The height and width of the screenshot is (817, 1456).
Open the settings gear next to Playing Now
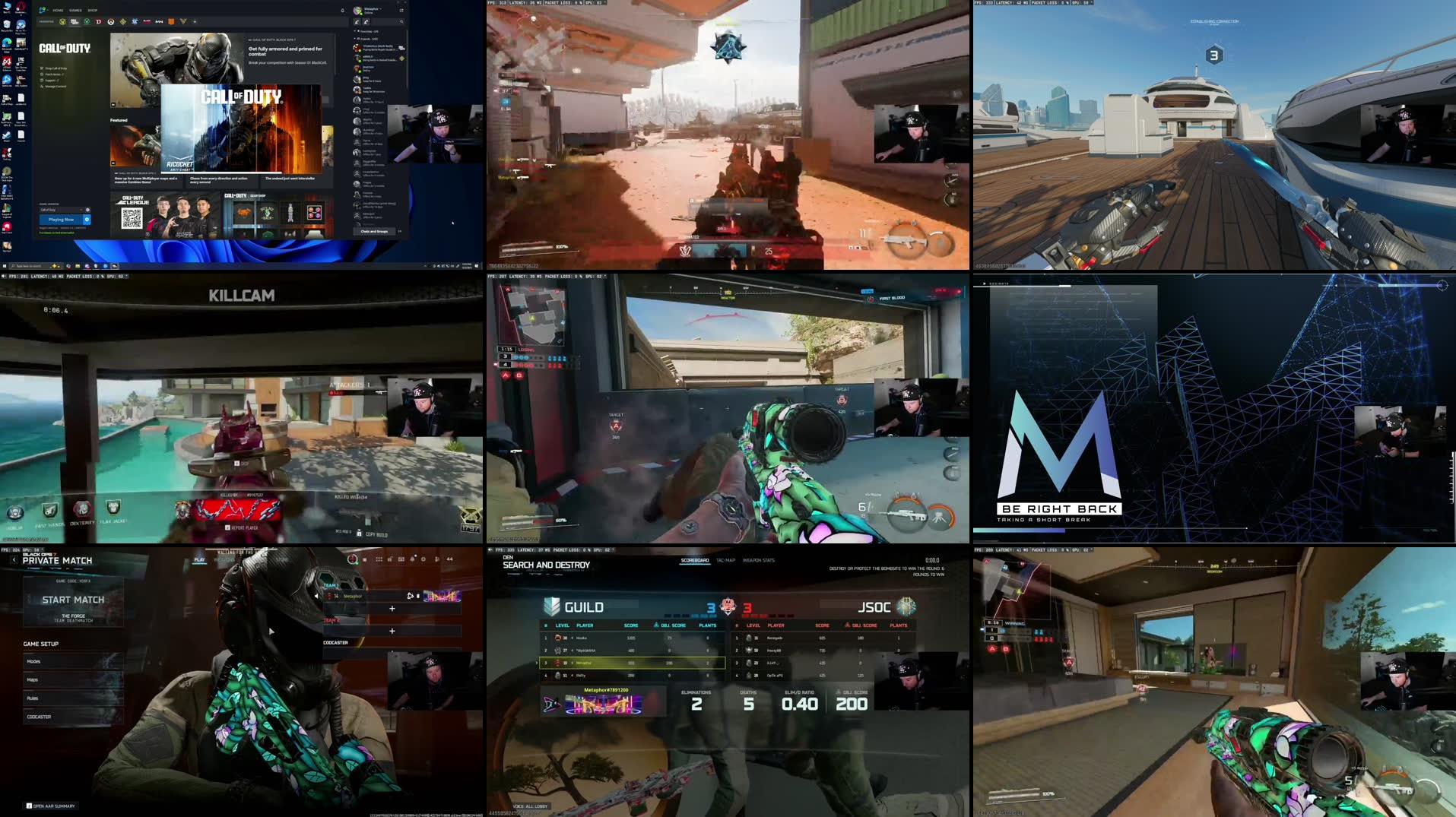[87, 220]
